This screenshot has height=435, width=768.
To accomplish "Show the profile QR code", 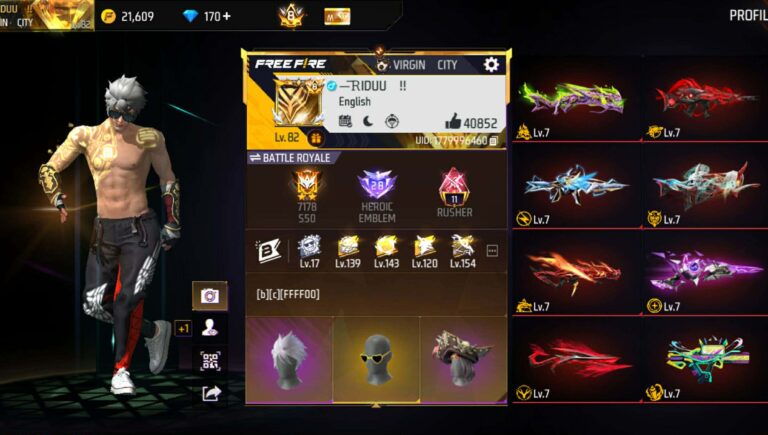I will pyautogui.click(x=209, y=360).
